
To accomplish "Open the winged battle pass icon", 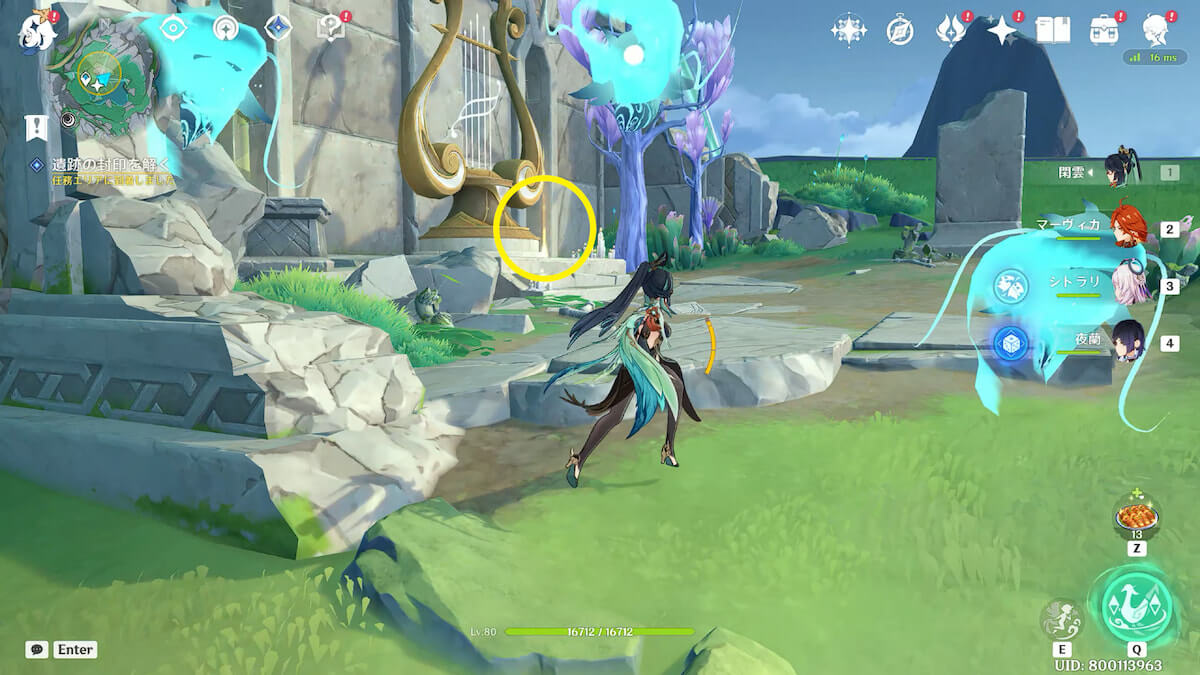I will (x=949, y=30).
